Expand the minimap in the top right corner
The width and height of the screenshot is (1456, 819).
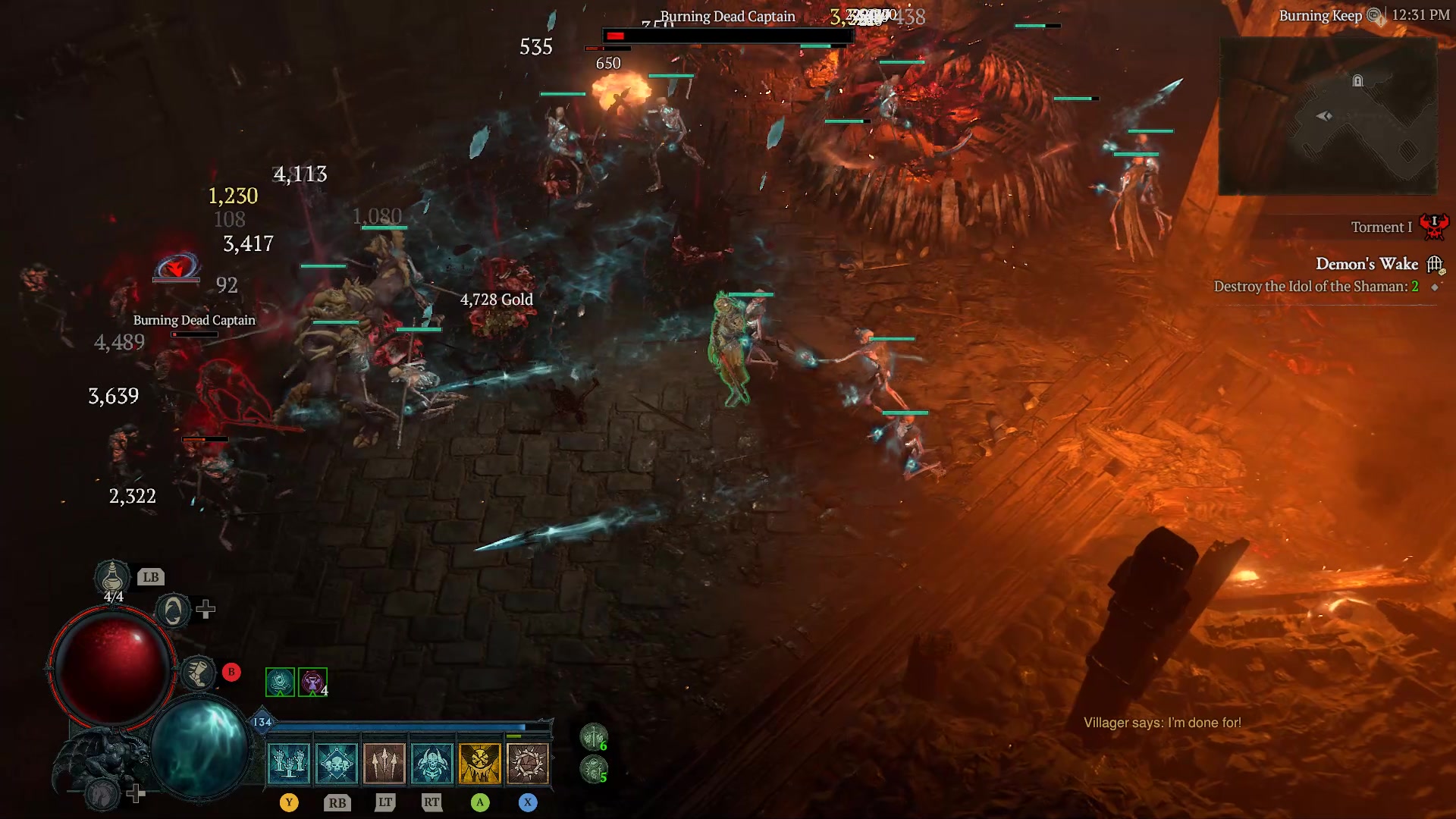[x=1329, y=115]
